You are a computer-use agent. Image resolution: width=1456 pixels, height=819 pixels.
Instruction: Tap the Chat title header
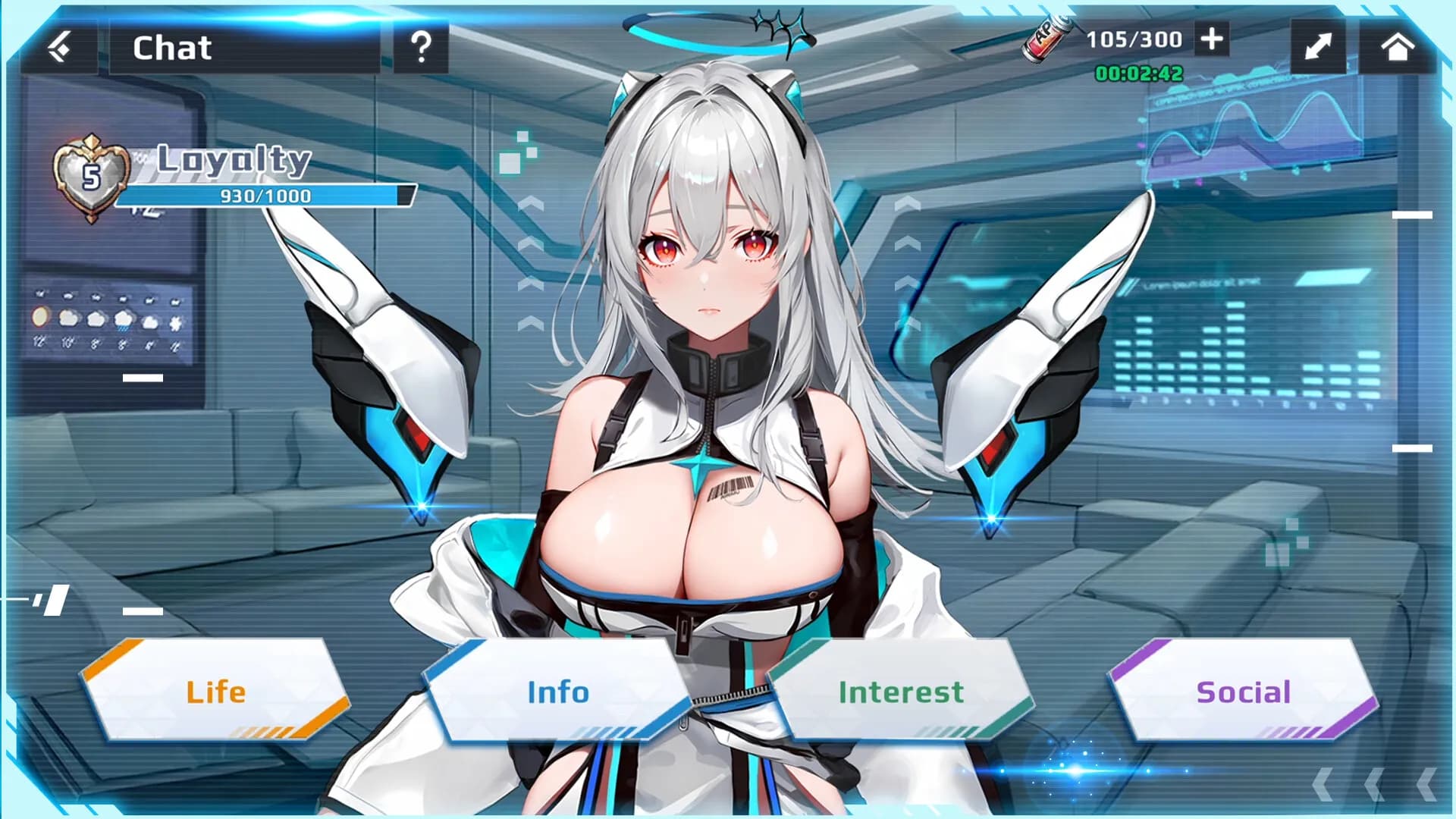(x=171, y=48)
